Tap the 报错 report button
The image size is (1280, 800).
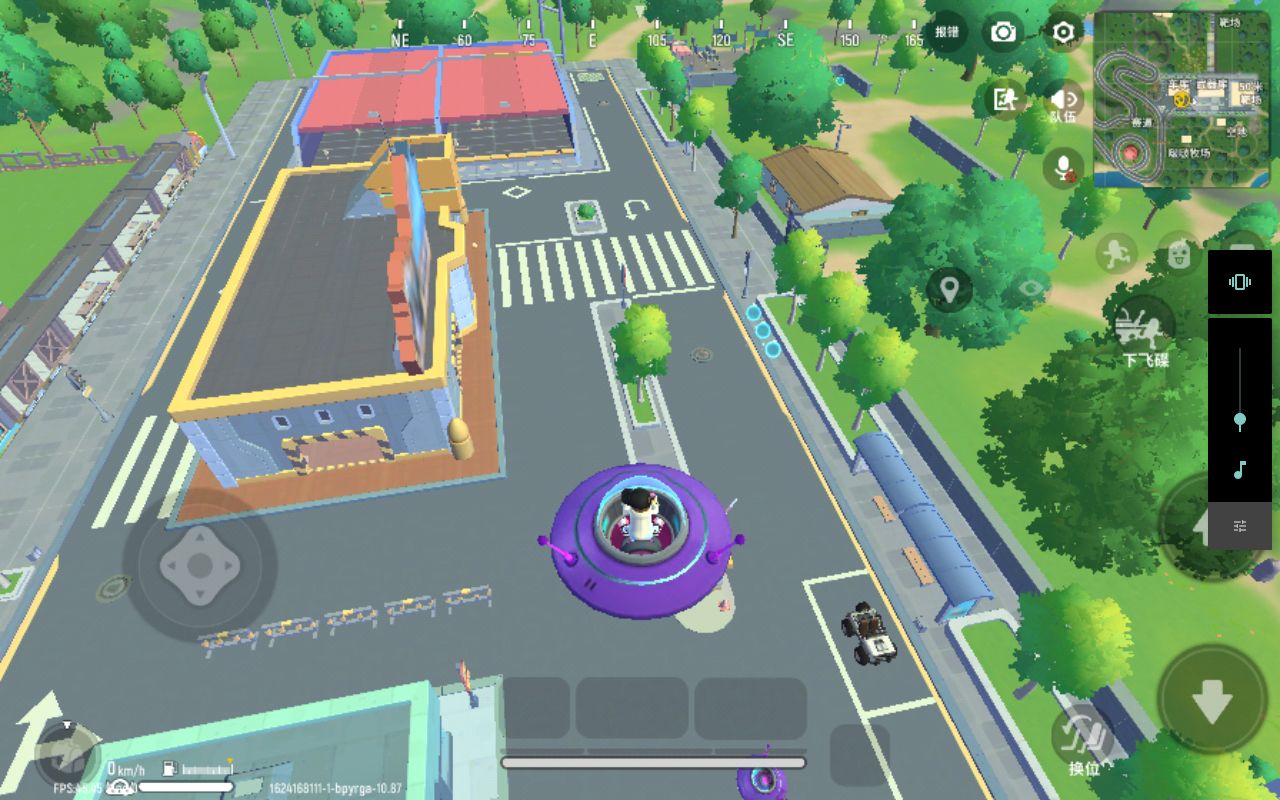click(x=946, y=32)
